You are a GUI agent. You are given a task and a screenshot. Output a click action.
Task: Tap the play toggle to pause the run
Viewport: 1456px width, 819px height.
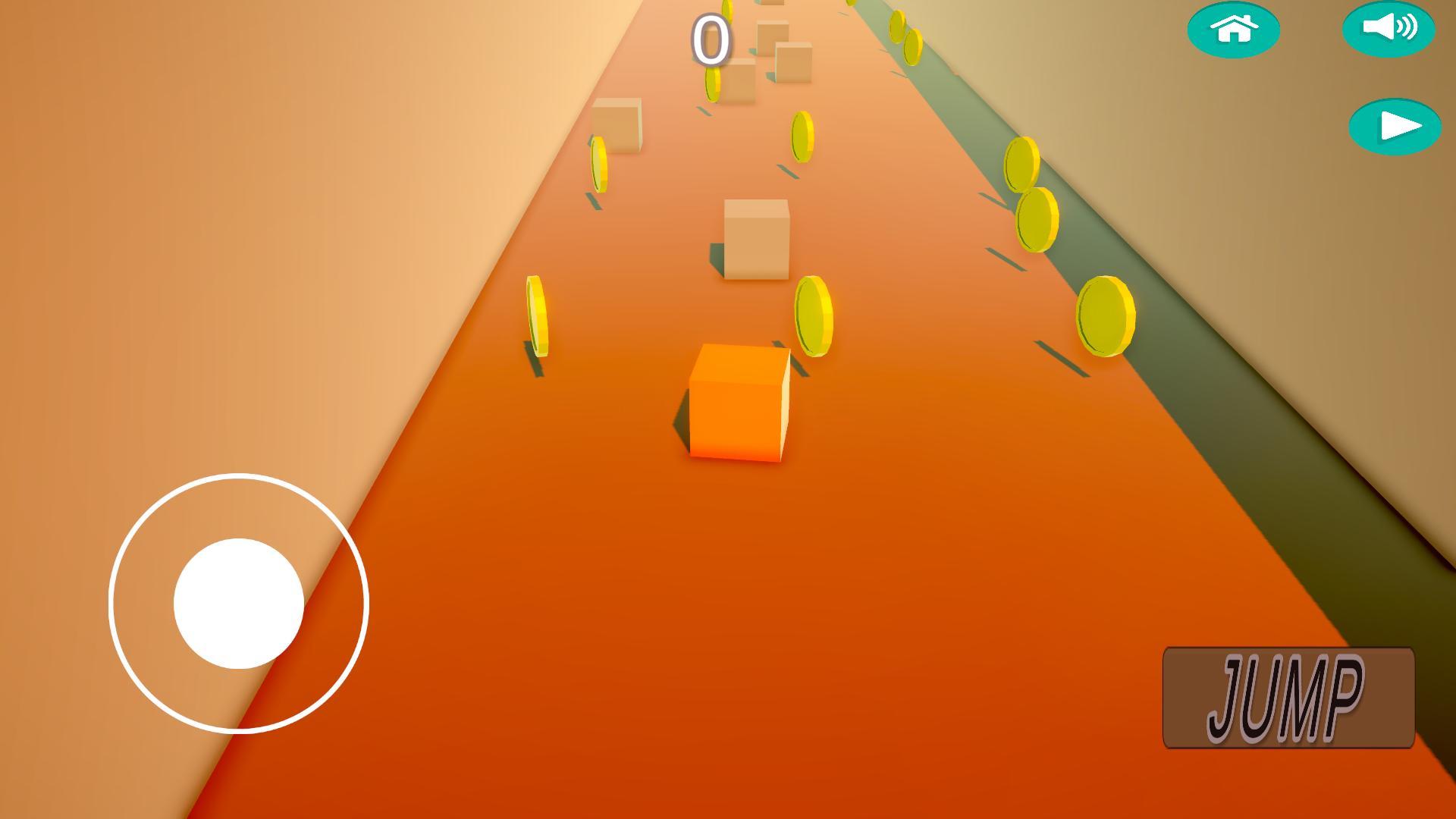(x=1395, y=125)
